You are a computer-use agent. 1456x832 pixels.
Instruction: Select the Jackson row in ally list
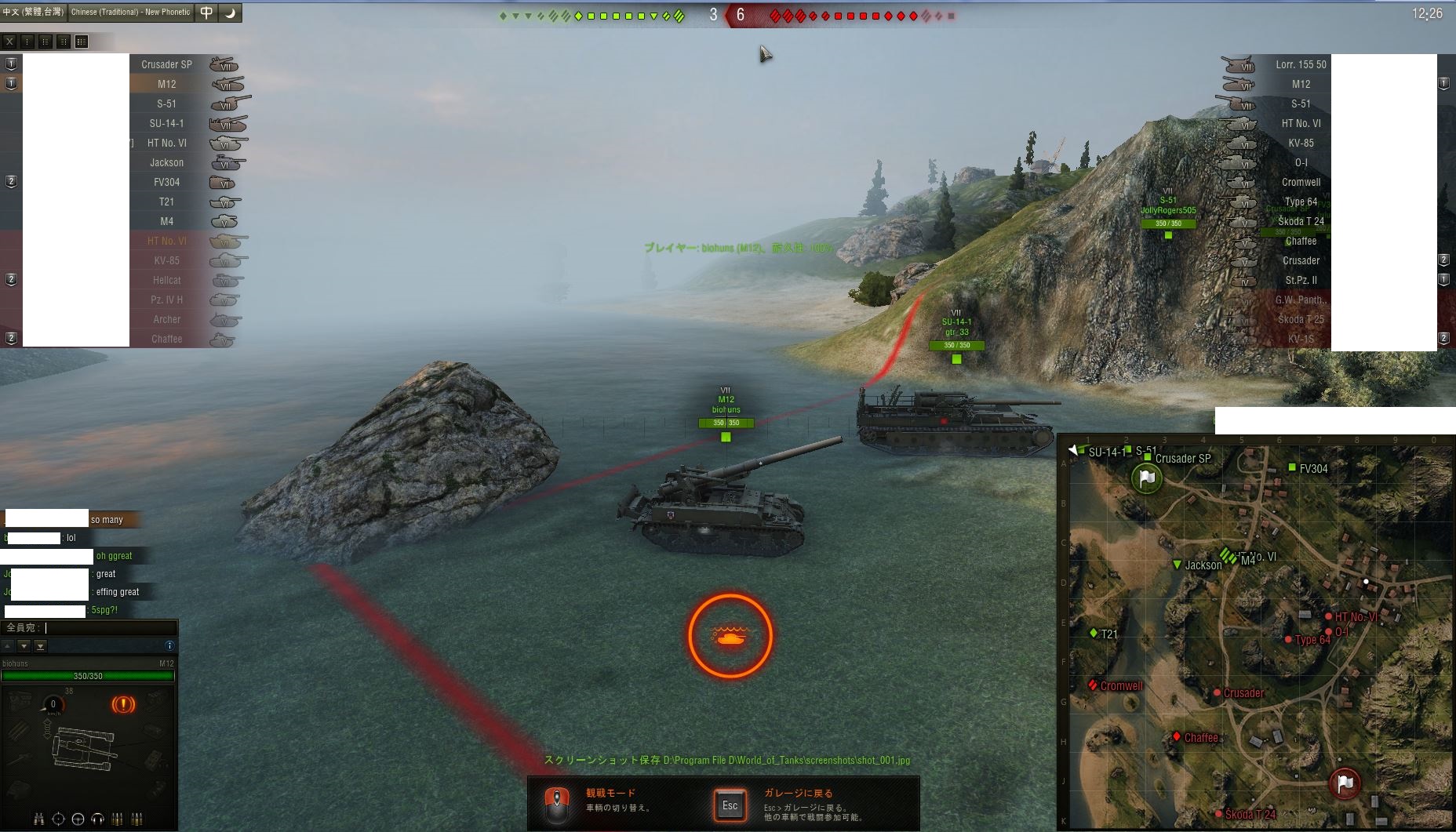pos(166,162)
